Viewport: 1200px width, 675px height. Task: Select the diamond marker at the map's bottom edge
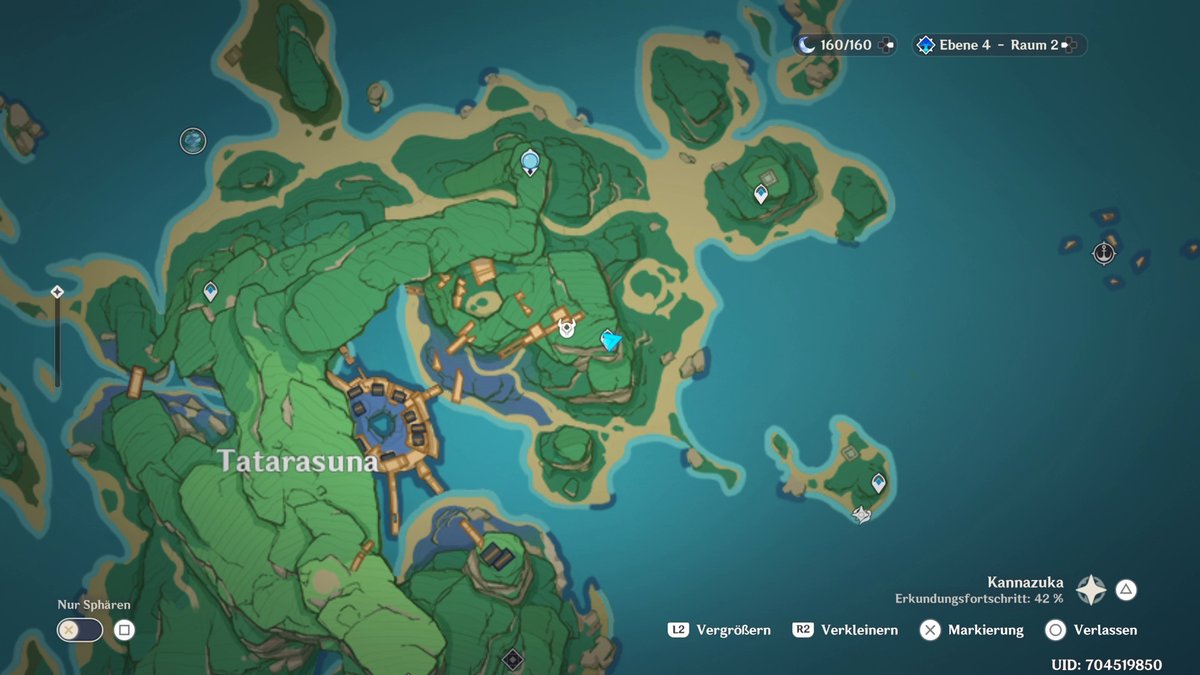point(513,658)
